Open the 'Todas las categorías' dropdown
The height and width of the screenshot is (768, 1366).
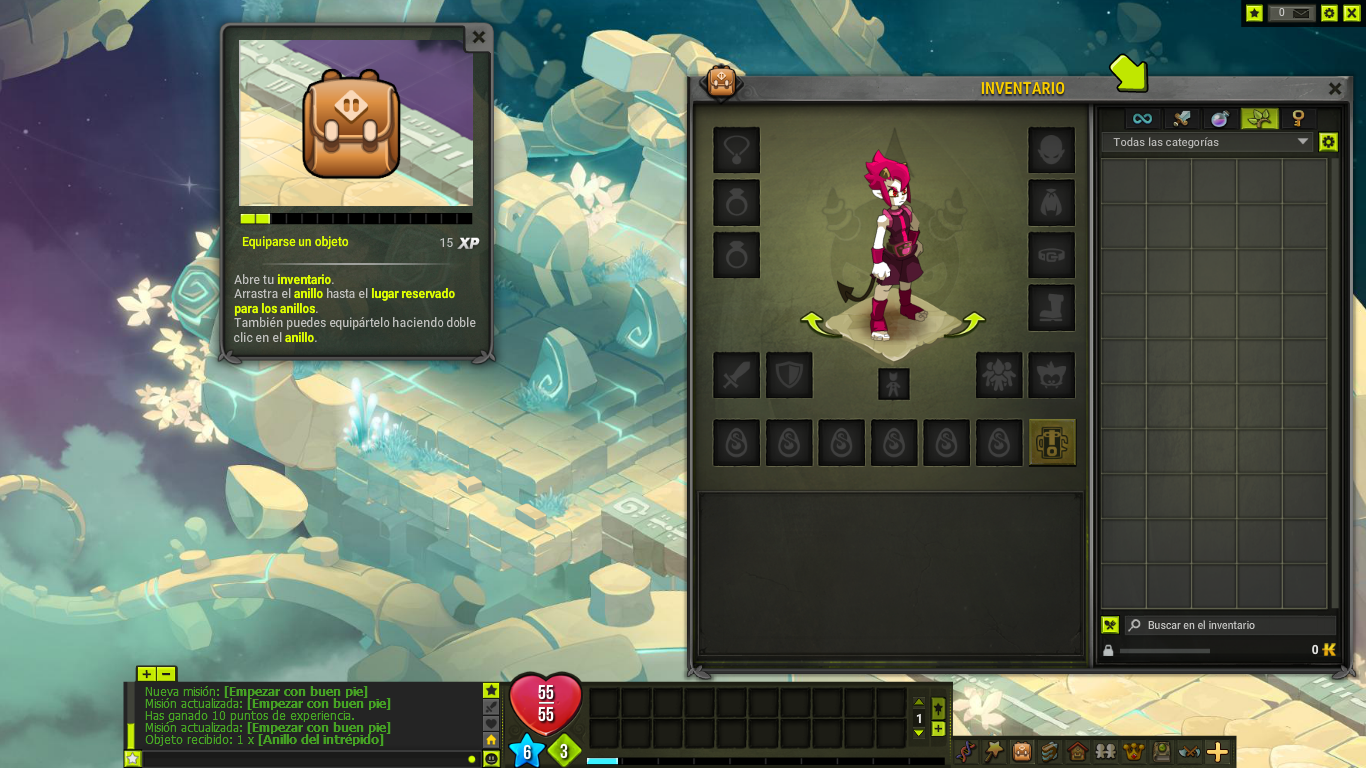[1206, 142]
